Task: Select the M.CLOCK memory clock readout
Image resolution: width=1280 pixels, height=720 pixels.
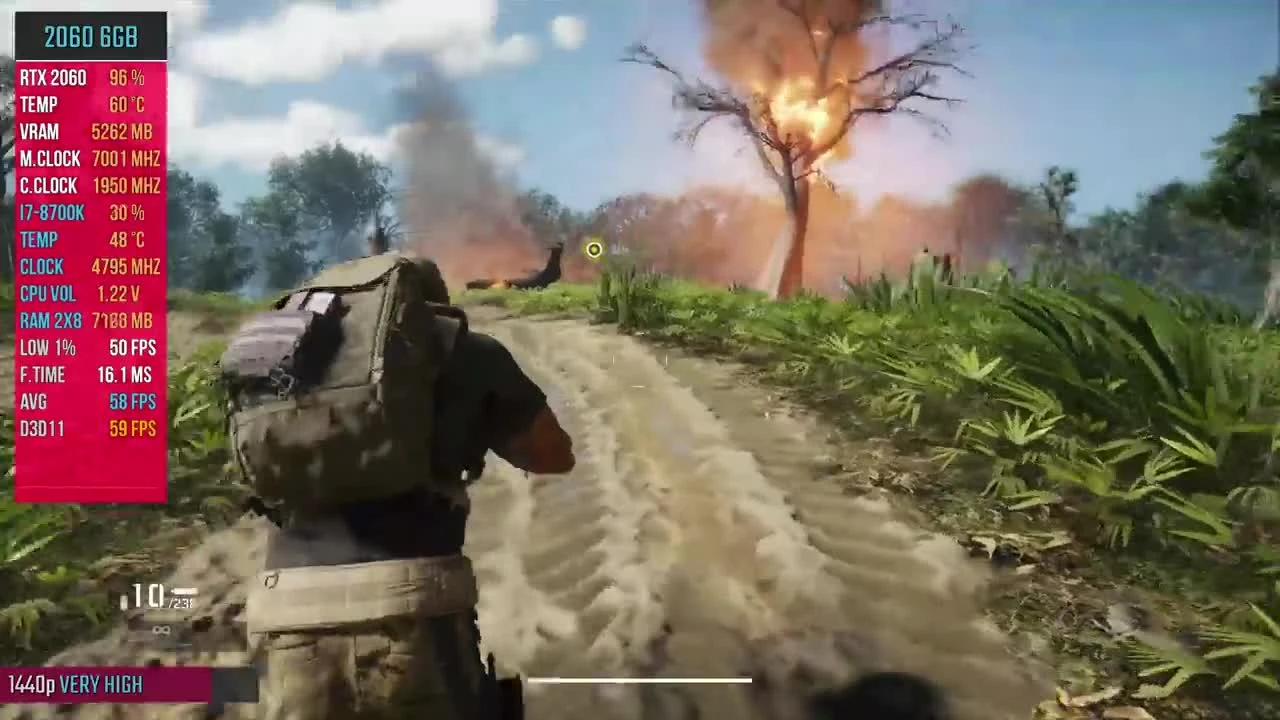Action: point(90,158)
